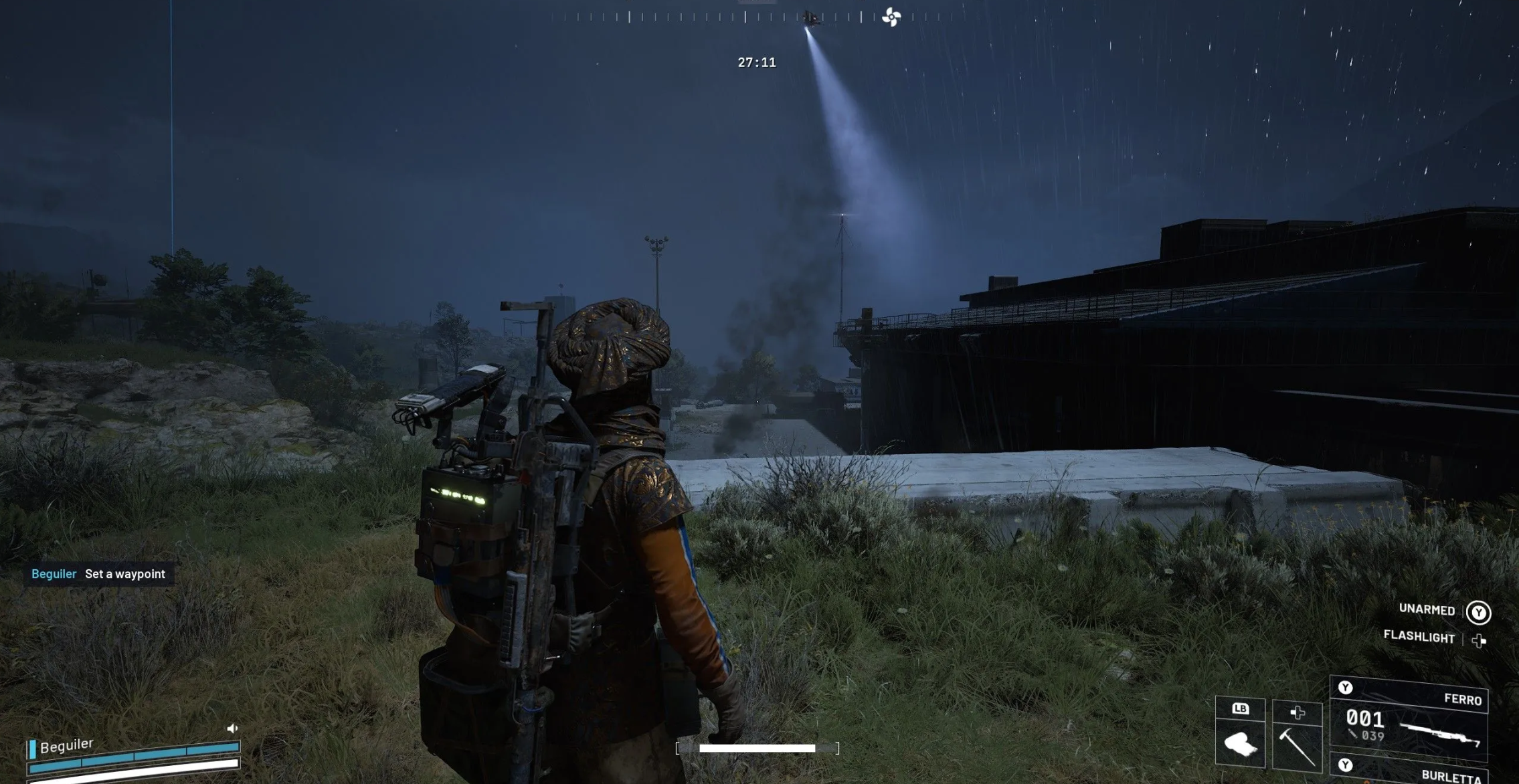
Task: Click the speaker icon above Beguiler's name
Action: pyautogui.click(x=232, y=728)
